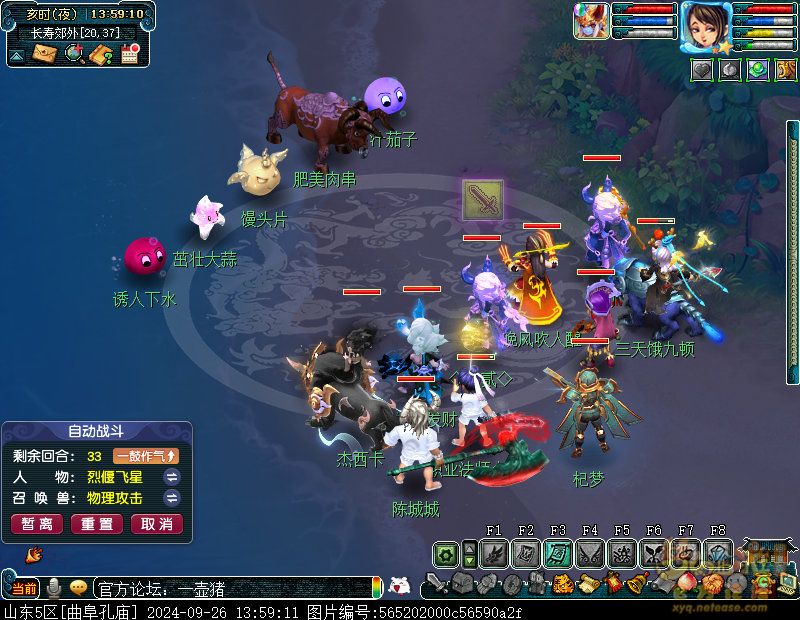Collapse the time and location panel
The height and width of the screenshot is (620, 800).
(x=16, y=56)
